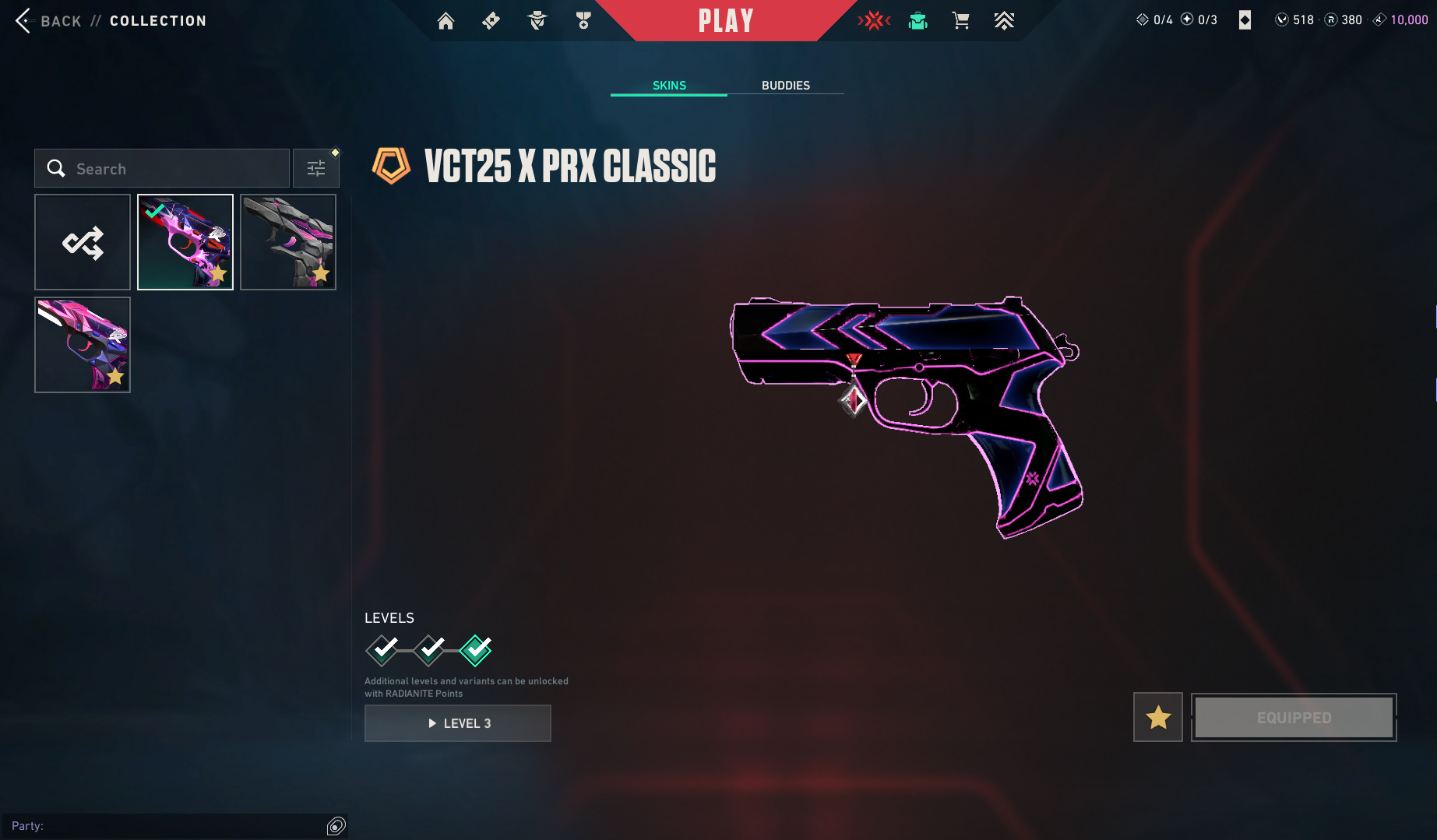Viewport: 1437px width, 840px height.
Task: Toggle the gold star favorite button
Action: tap(1157, 717)
